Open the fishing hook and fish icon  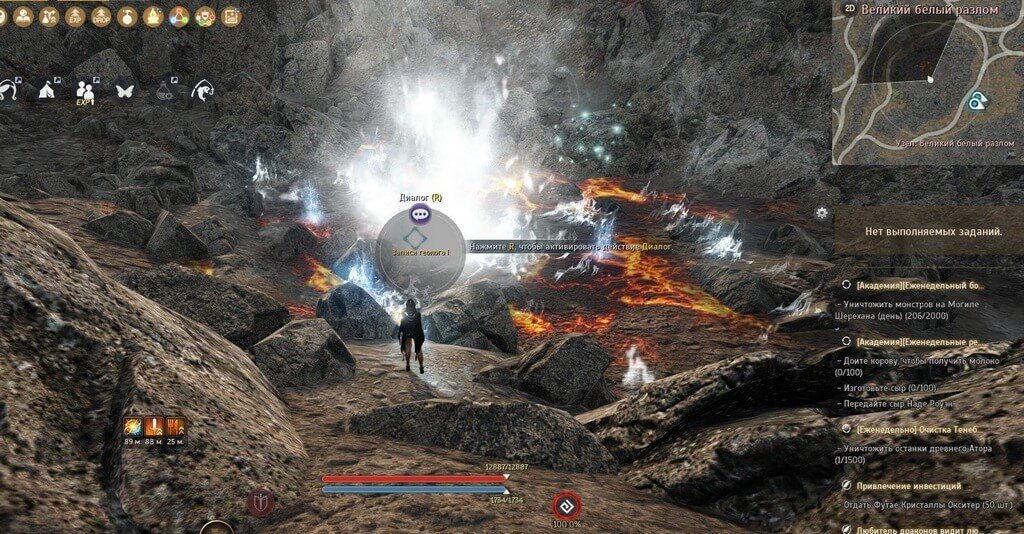coord(203,90)
